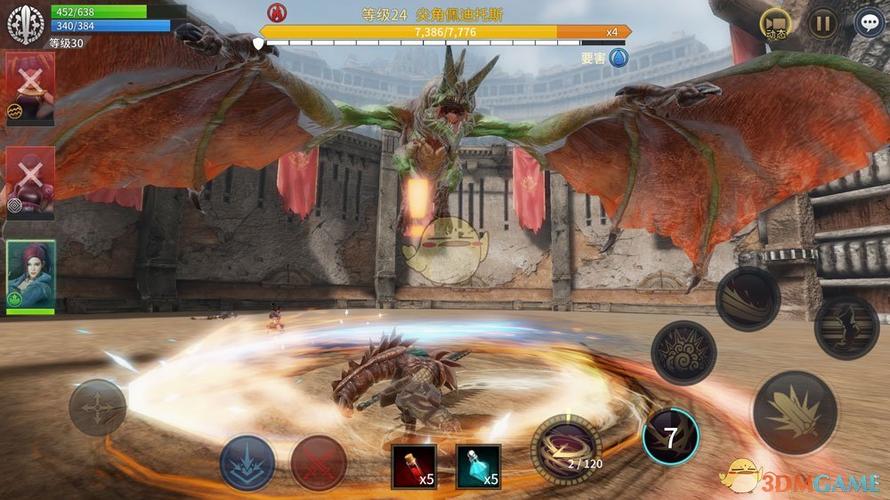Activate the swirling cloud burst skill
Image resolution: width=890 pixels, height=500 pixels.
[683, 353]
